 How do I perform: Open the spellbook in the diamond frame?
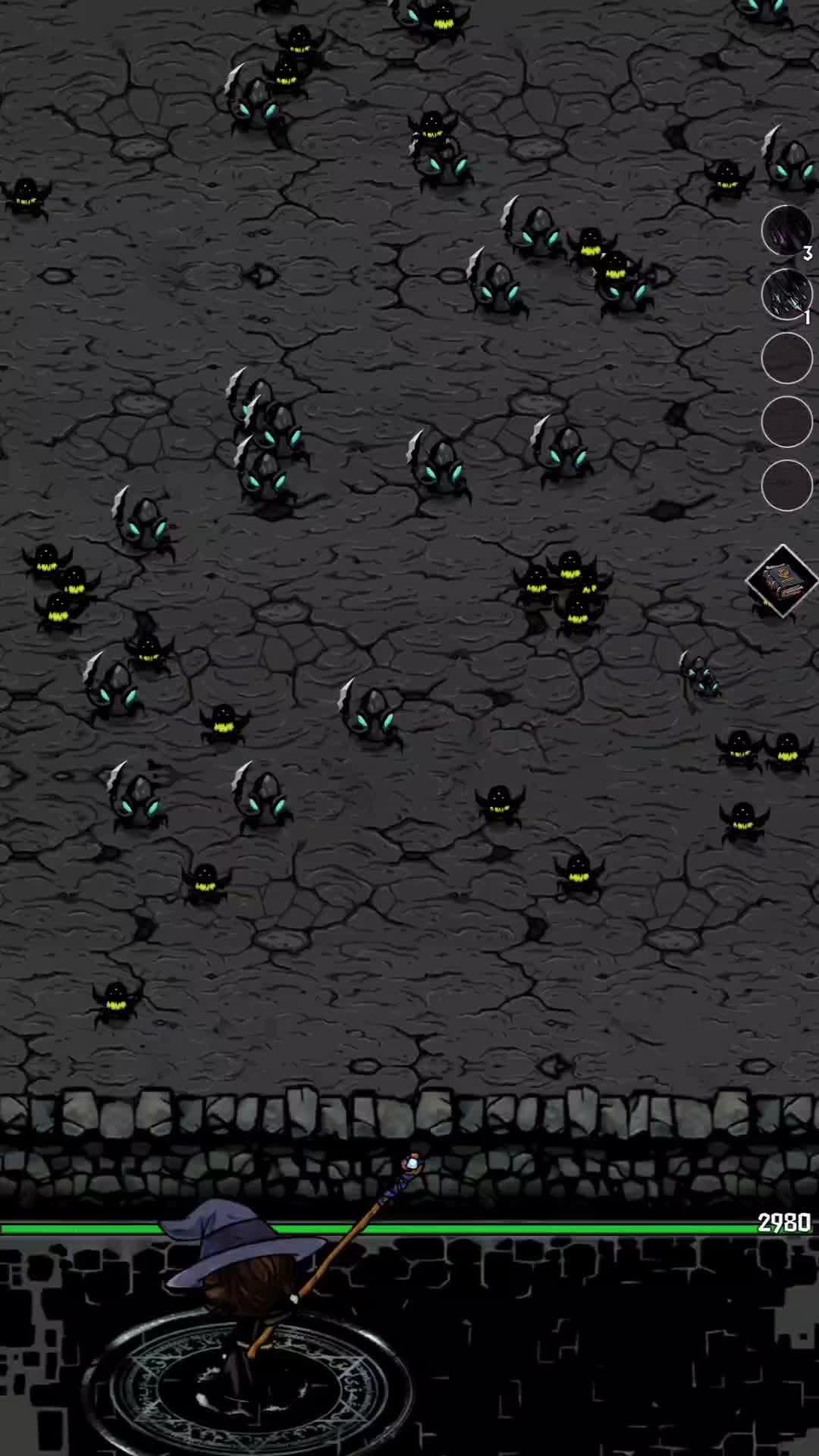[781, 581]
